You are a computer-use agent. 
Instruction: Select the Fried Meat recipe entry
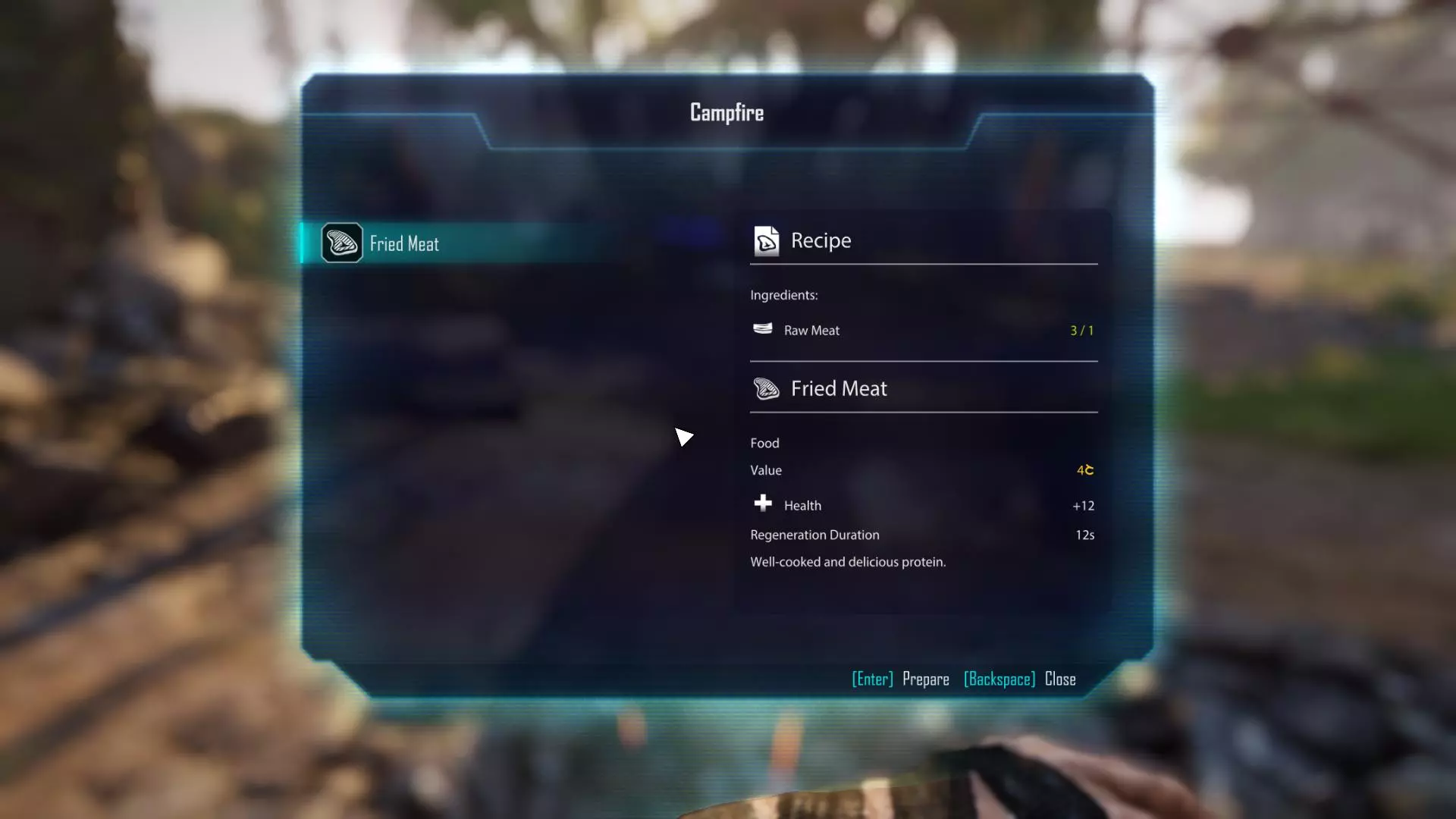tap(404, 243)
